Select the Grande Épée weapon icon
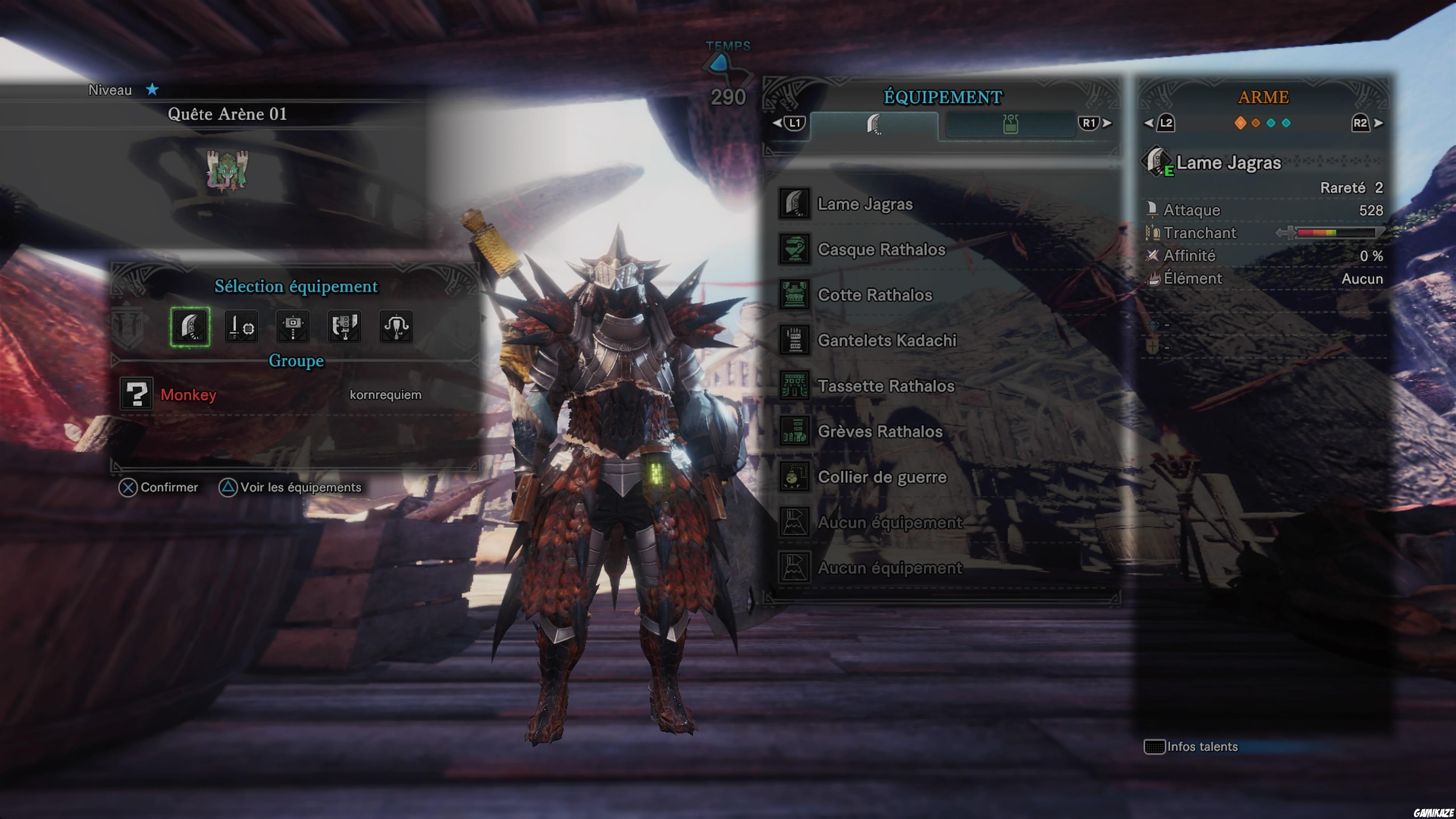1456x819 pixels. coord(190,327)
